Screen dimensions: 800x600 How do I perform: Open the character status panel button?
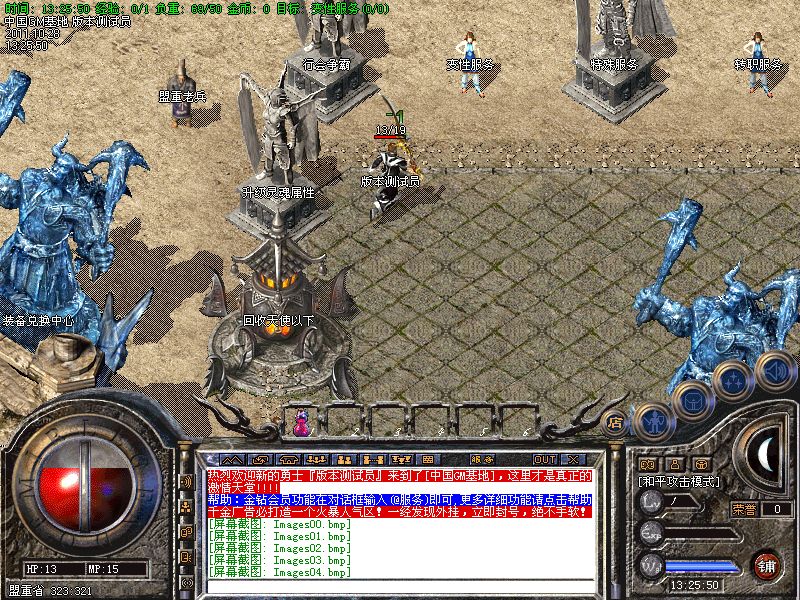point(654,422)
